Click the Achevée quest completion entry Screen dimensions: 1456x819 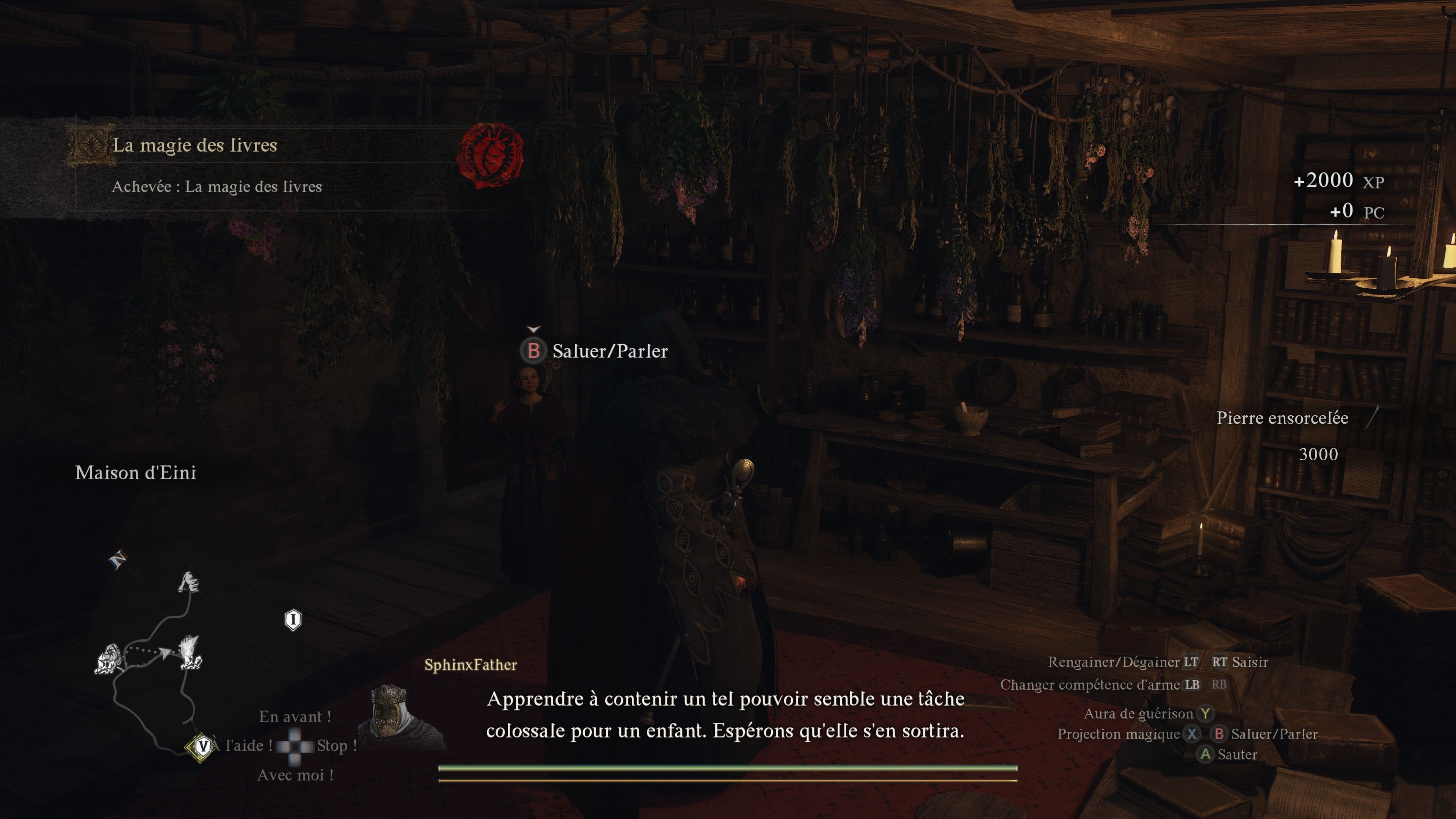tap(217, 187)
